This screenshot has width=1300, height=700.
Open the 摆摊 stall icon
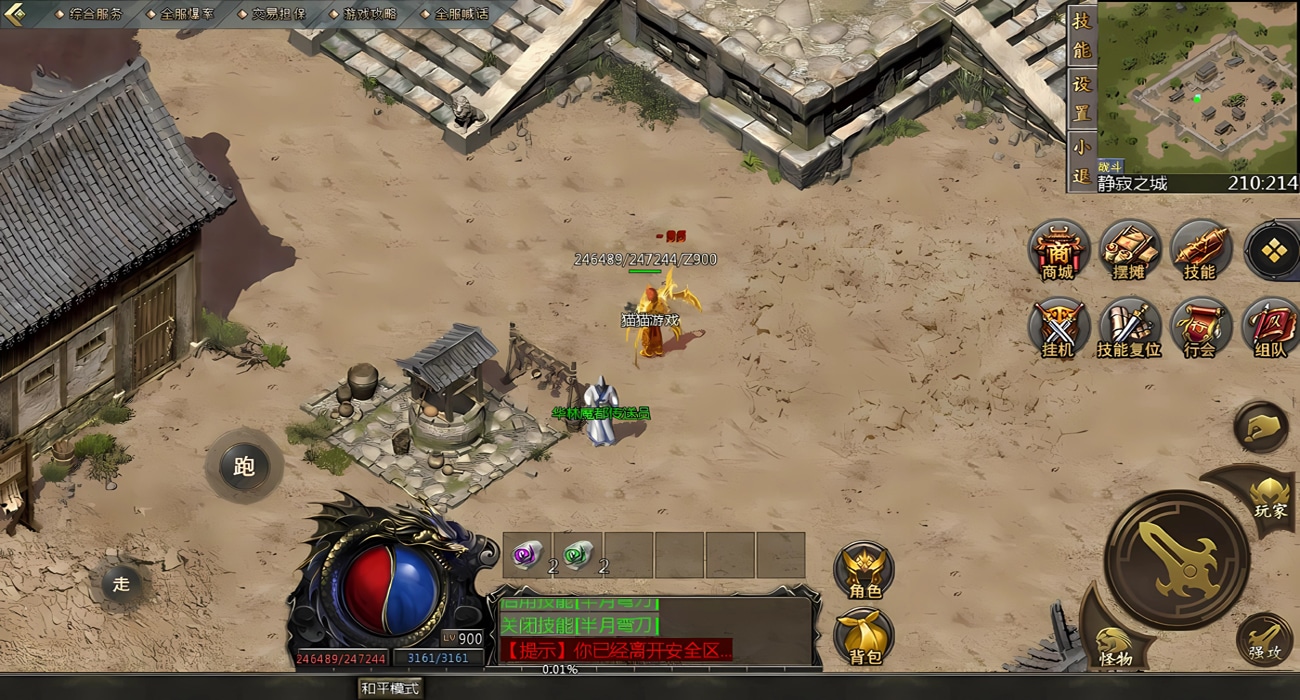(1129, 250)
